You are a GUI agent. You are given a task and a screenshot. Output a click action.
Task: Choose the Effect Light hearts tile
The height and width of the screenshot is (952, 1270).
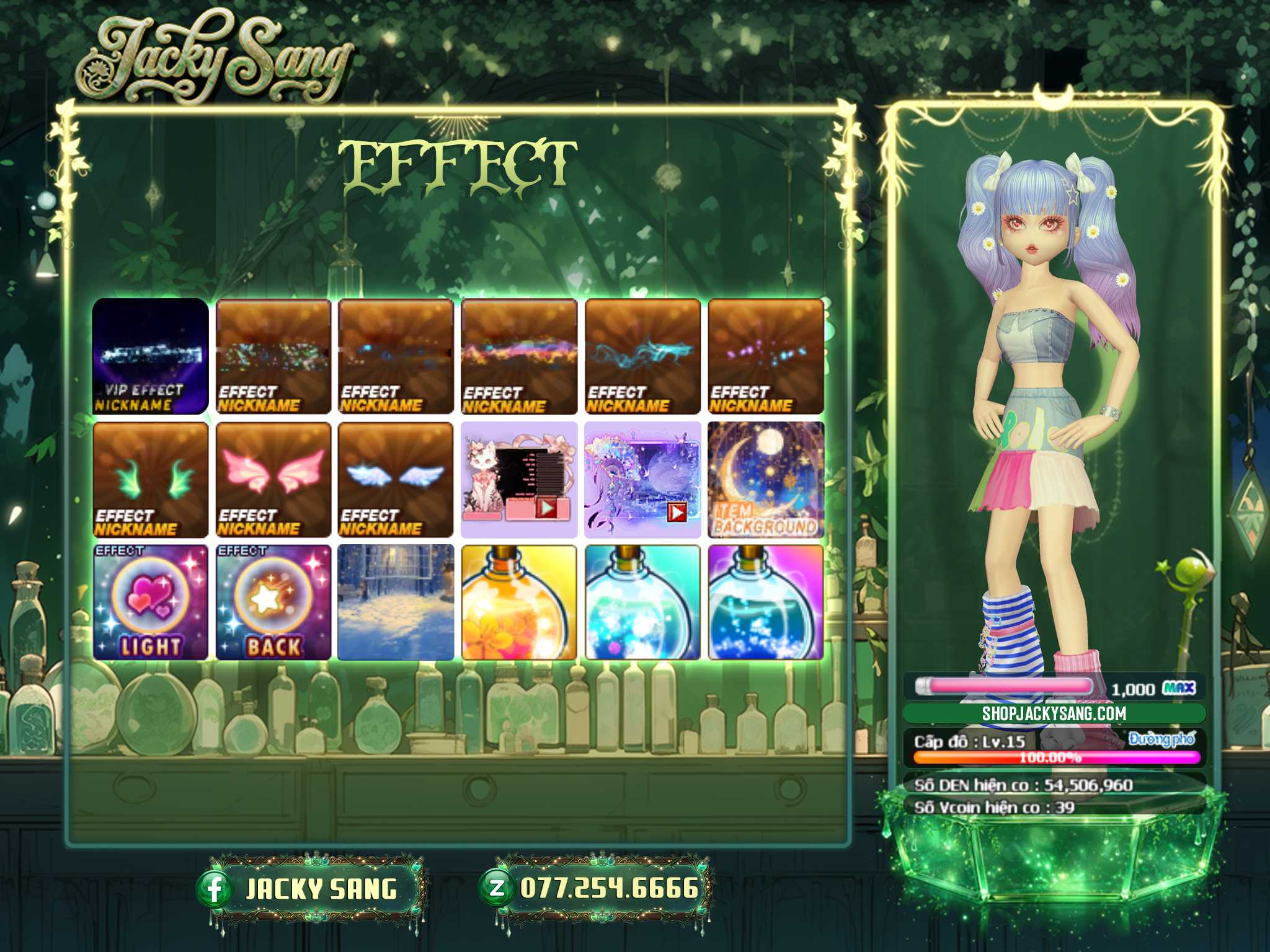(150, 602)
